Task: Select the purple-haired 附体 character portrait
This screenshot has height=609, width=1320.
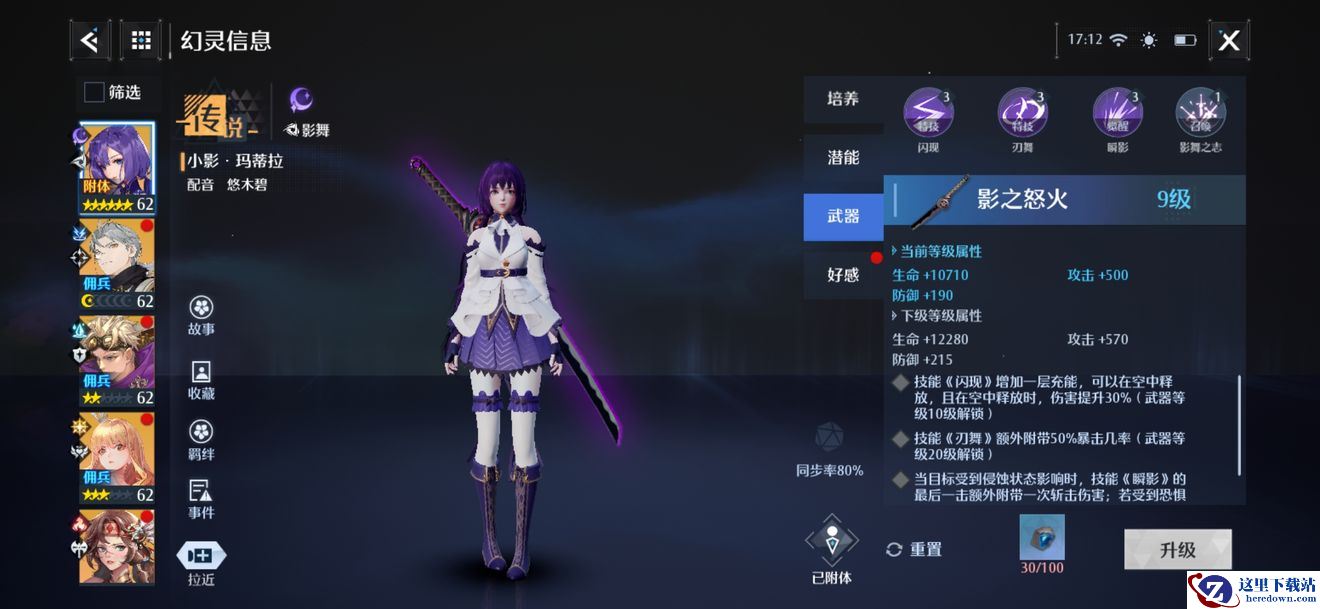Action: pyautogui.click(x=117, y=167)
